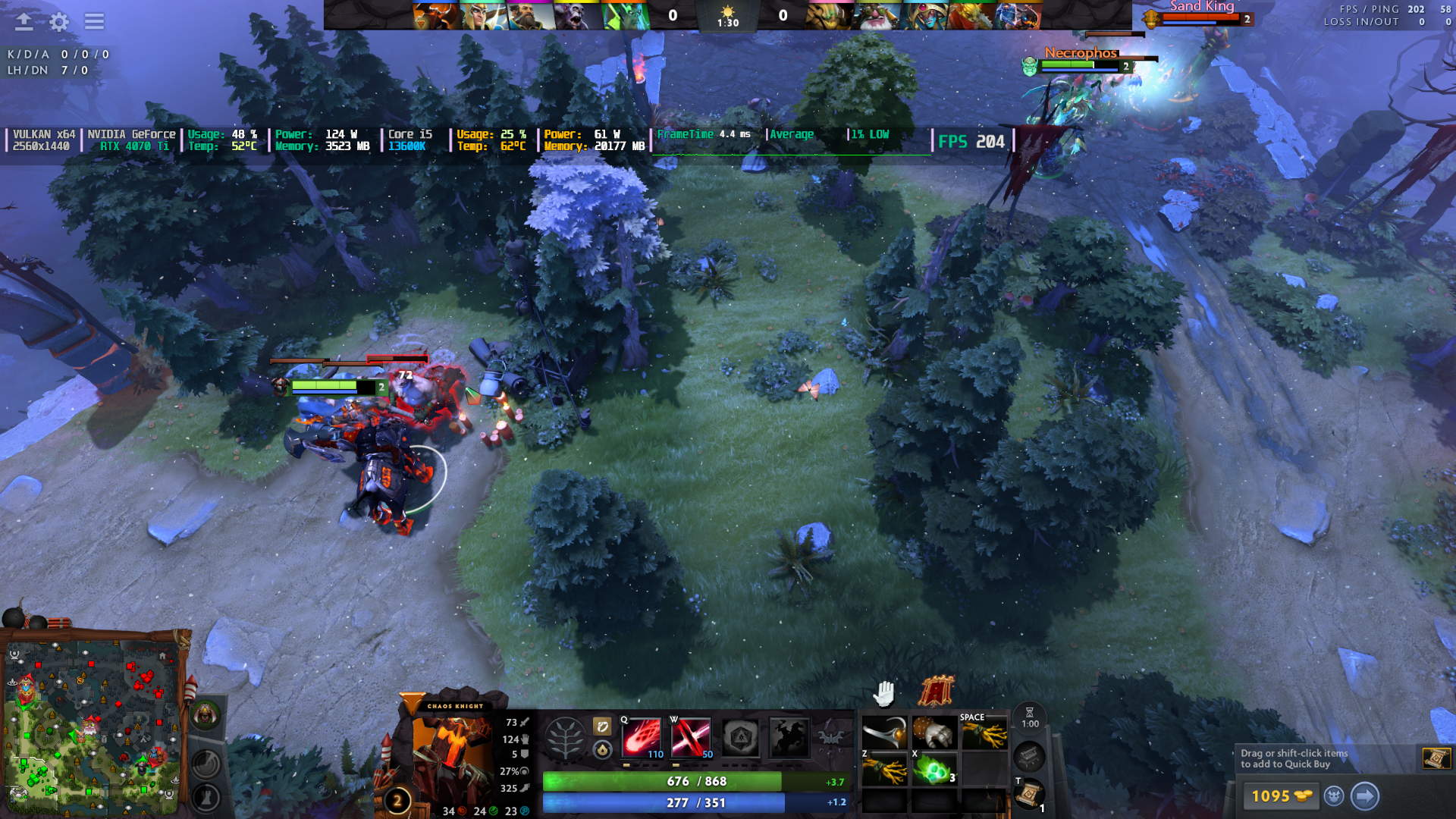
Task: Open the talent tree
Action: (x=565, y=737)
